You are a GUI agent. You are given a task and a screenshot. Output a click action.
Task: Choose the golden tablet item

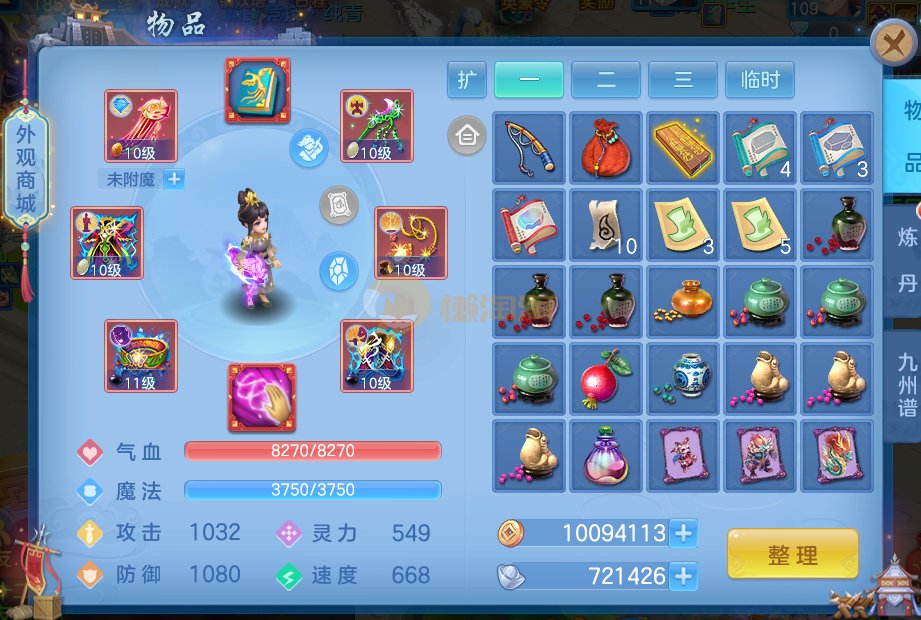(683, 147)
